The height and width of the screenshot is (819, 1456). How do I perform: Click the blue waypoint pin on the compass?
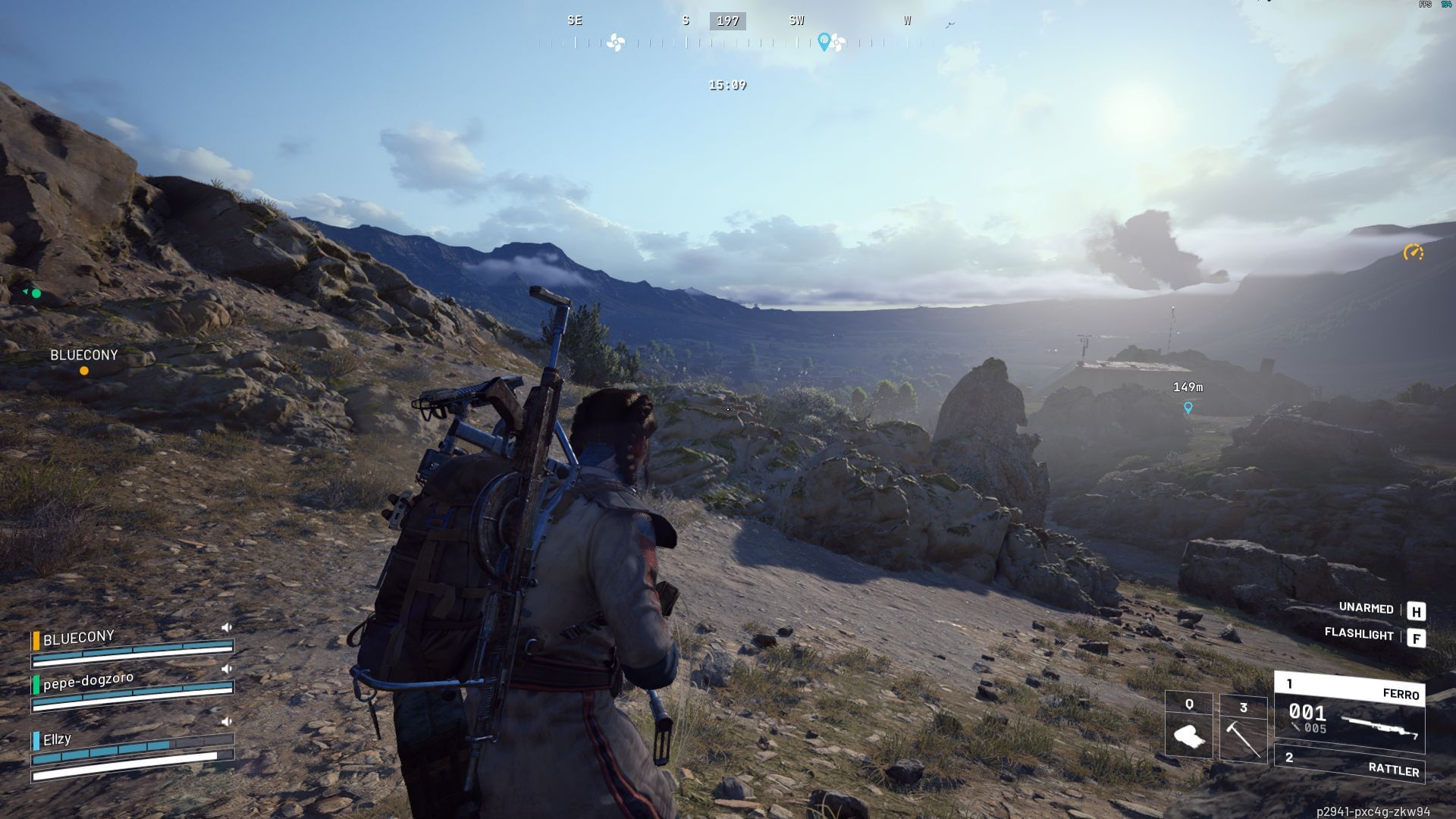[824, 41]
